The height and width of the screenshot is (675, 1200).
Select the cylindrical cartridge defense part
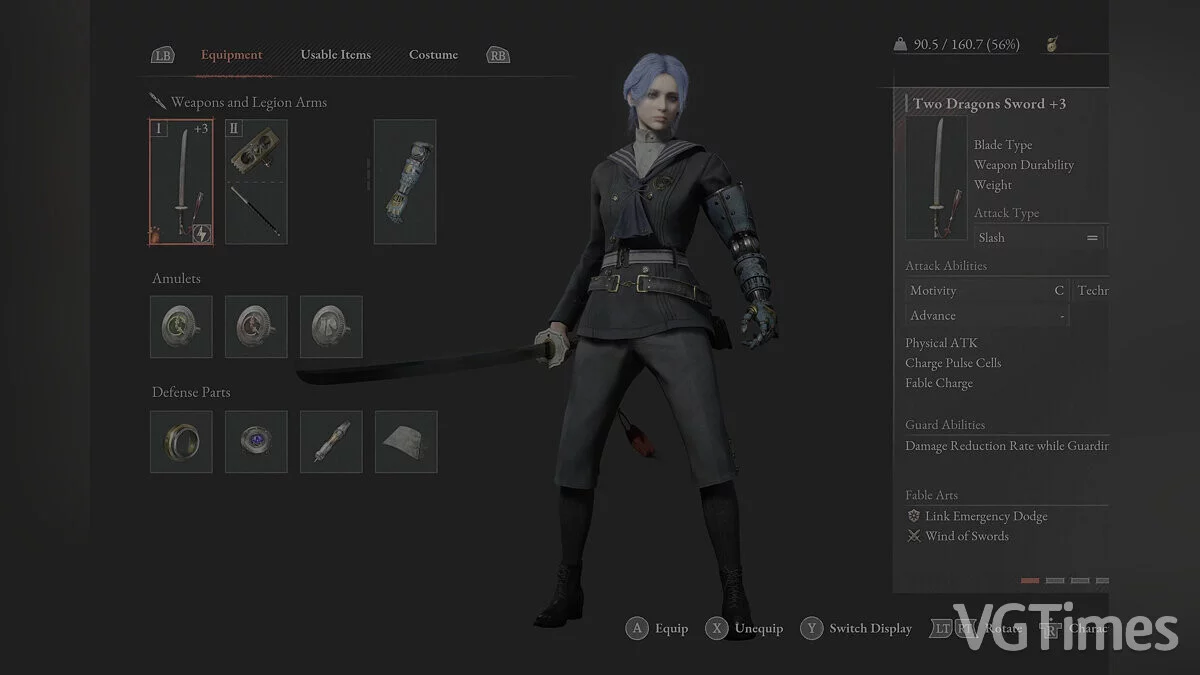[331, 441]
